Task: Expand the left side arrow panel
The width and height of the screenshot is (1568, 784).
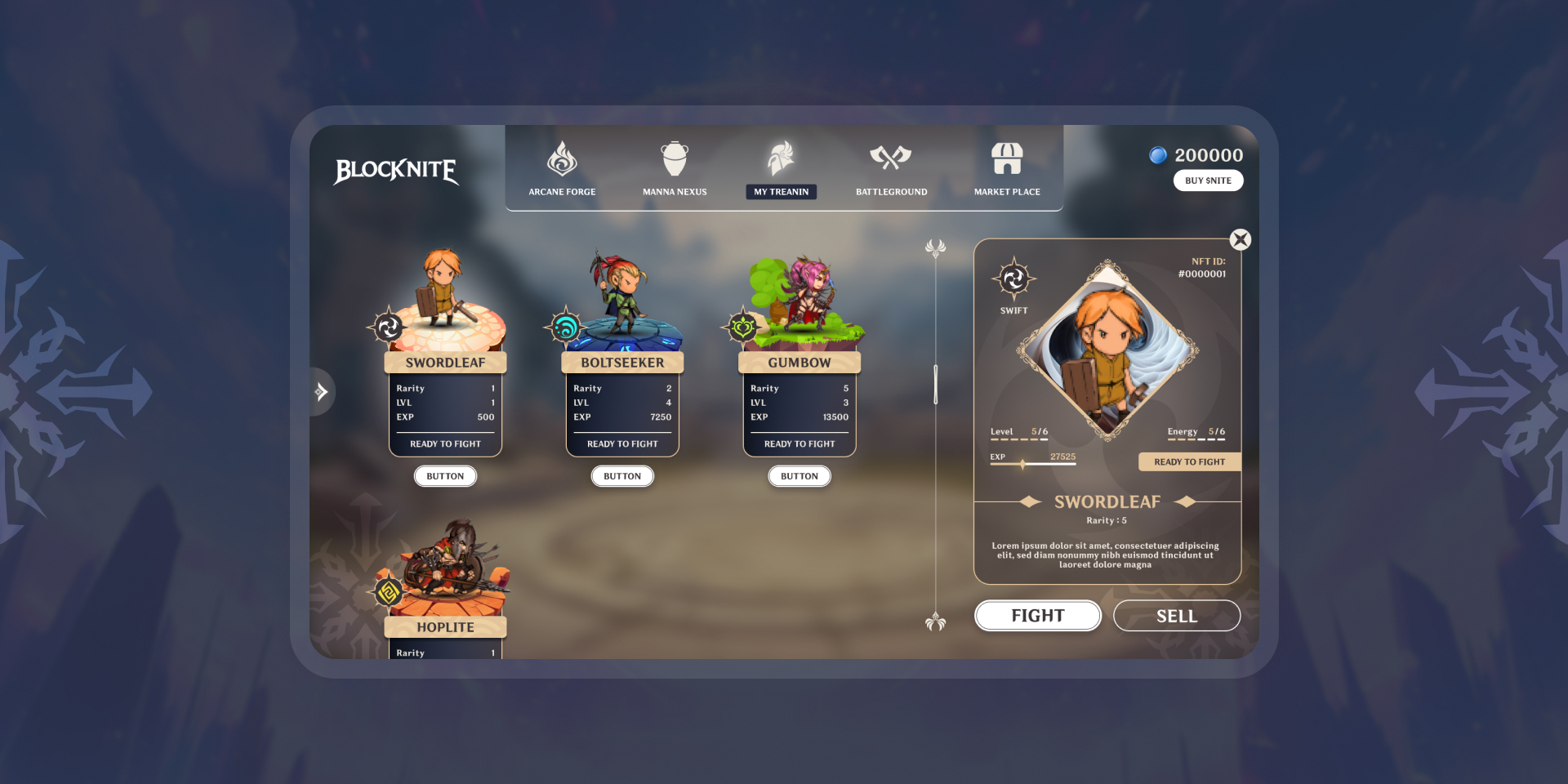Action: pos(322,392)
